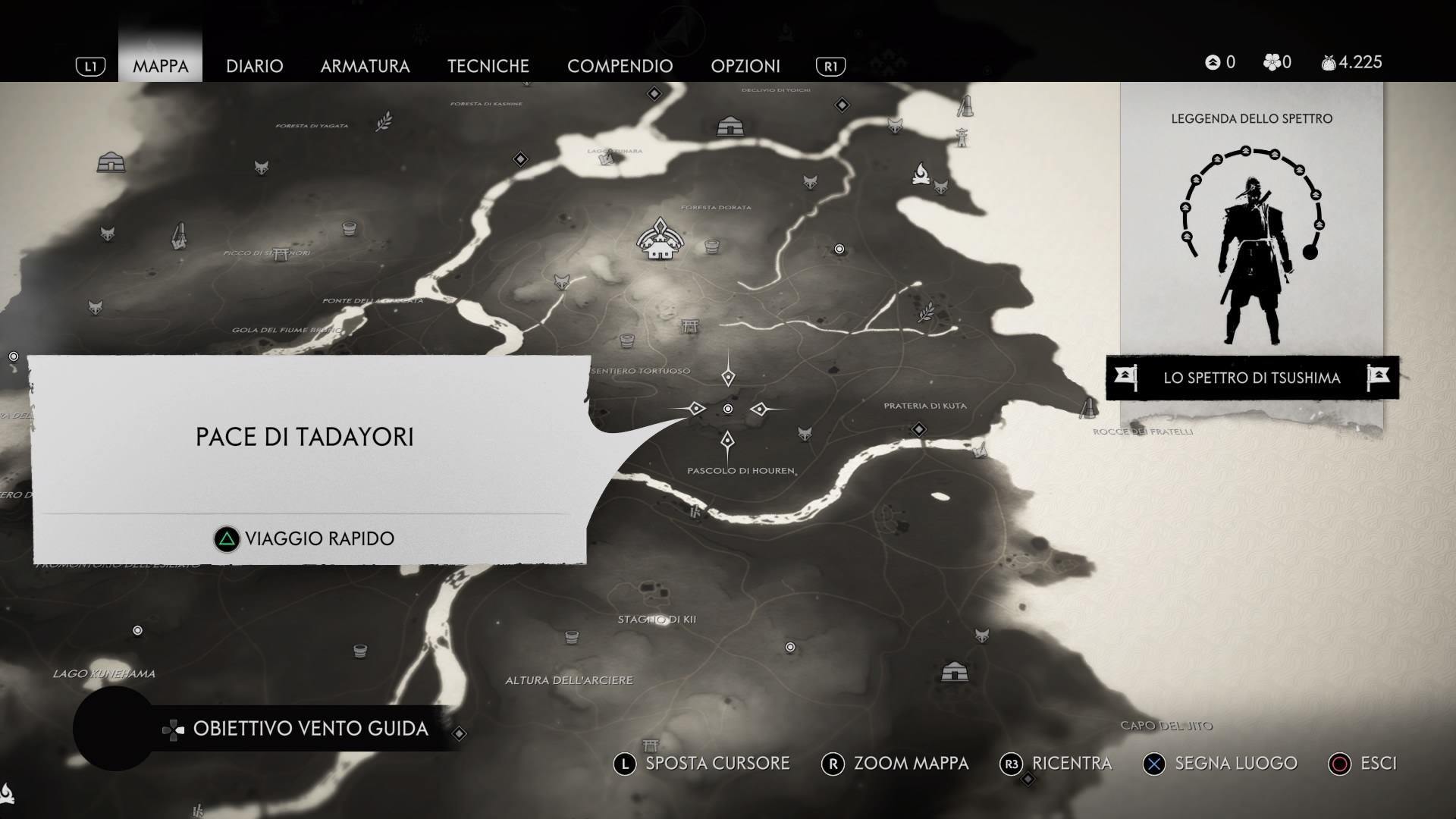Click the campfire marker on the map

click(921, 174)
